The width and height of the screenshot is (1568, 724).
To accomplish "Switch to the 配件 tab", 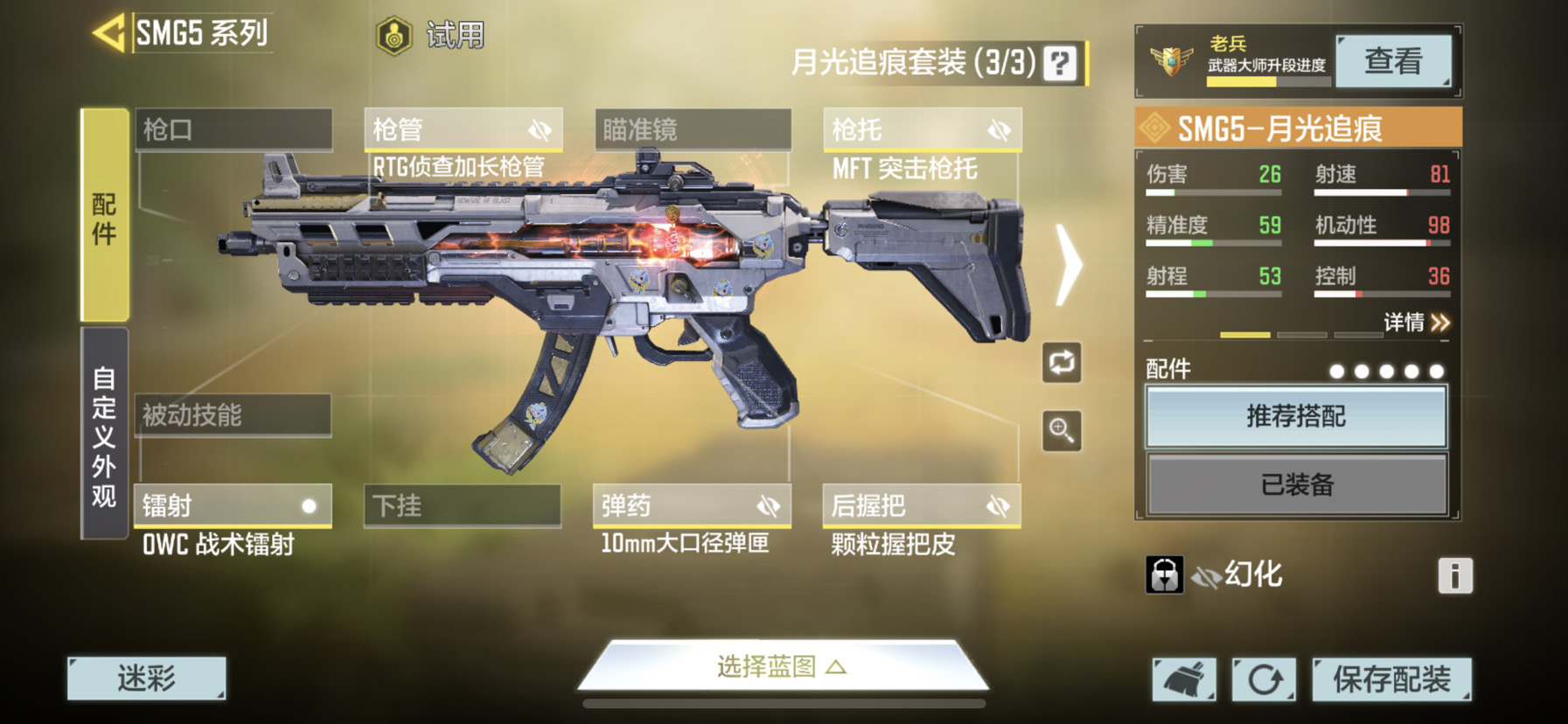I will pyautogui.click(x=104, y=216).
